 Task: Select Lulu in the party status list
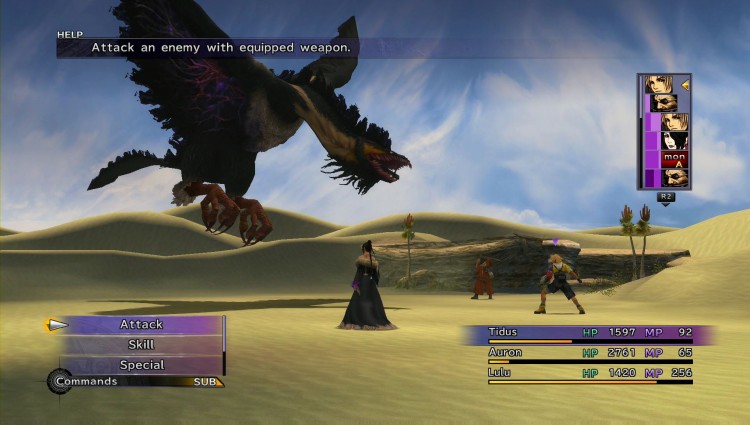click(501, 372)
